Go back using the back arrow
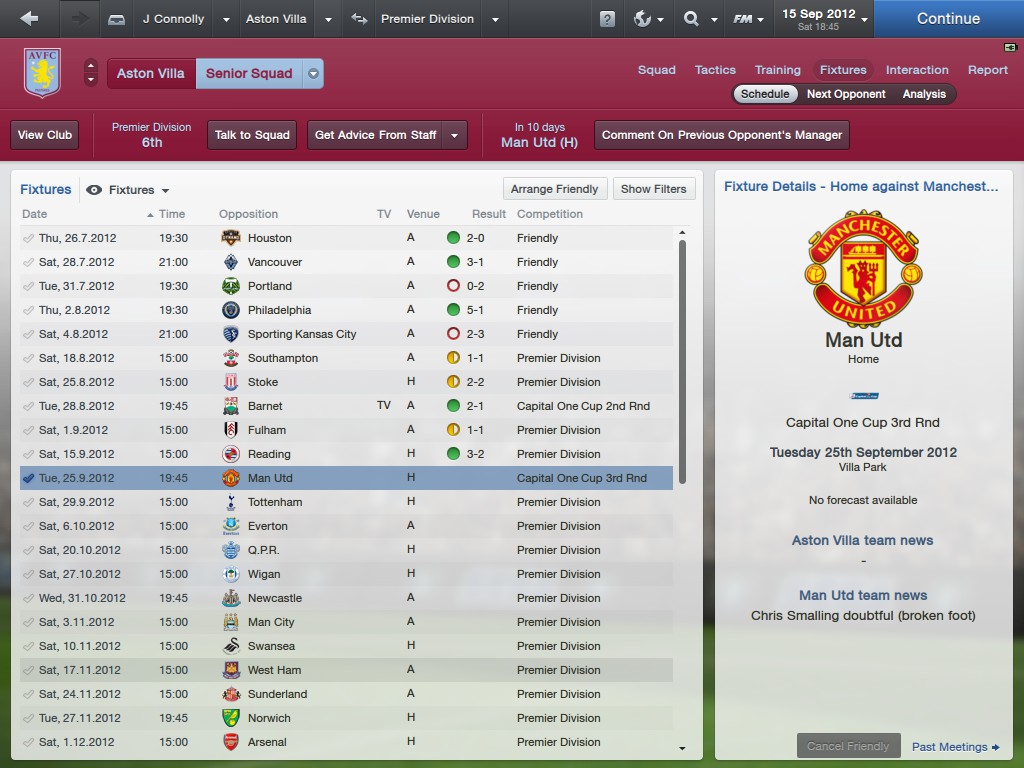The image size is (1024, 768). [x=29, y=19]
